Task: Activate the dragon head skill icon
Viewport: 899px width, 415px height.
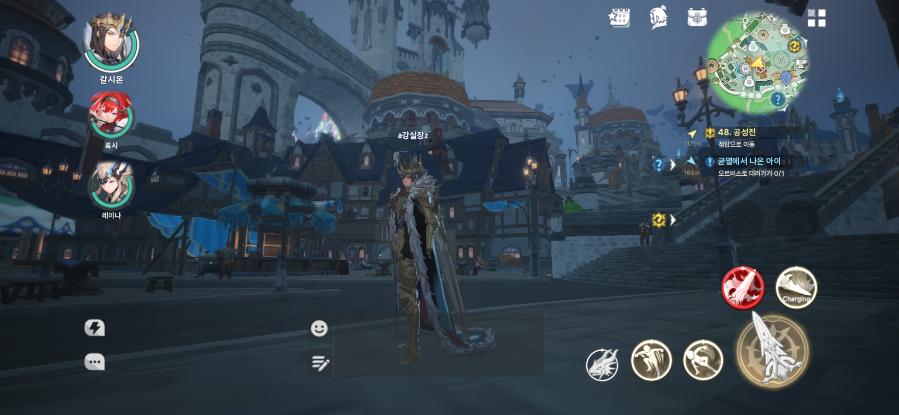Action: coord(602,364)
